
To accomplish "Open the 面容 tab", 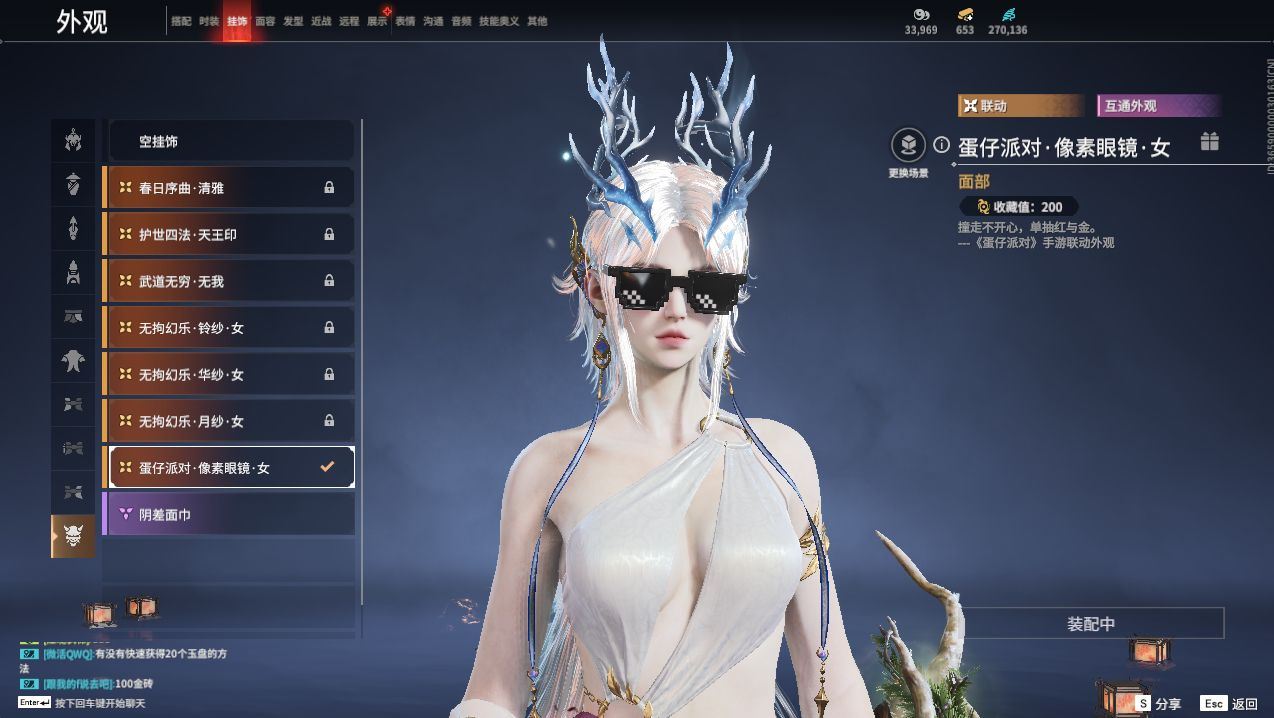I will [265, 21].
